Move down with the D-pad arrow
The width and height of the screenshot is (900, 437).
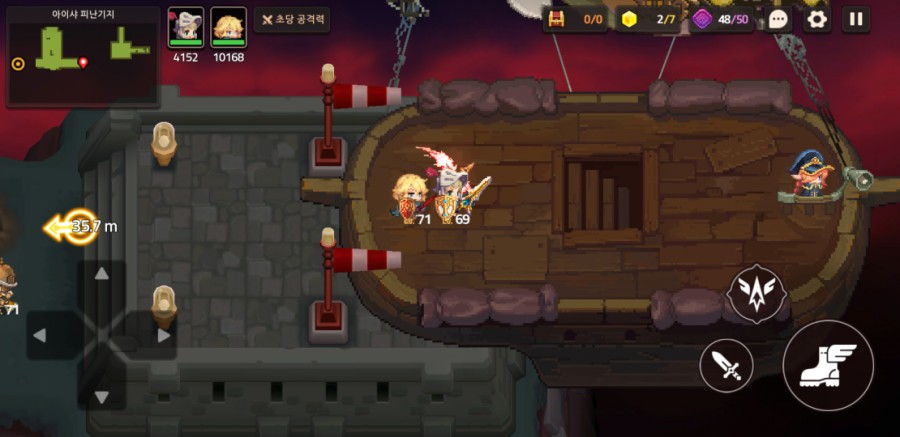101,396
